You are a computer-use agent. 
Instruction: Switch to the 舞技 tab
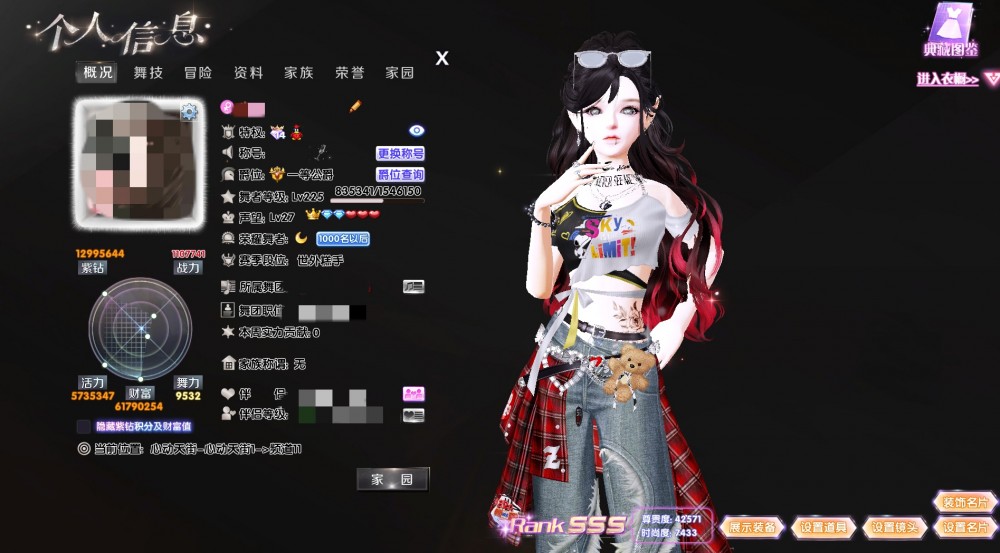[x=148, y=73]
